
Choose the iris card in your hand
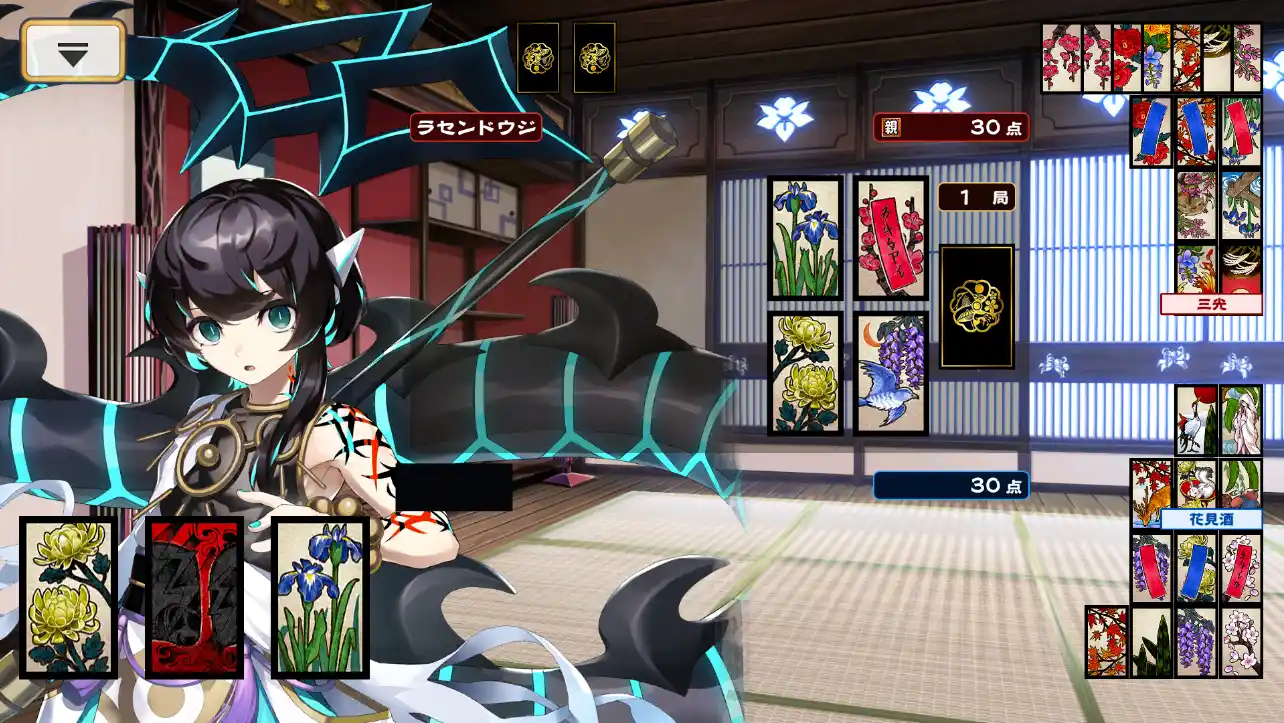point(320,597)
